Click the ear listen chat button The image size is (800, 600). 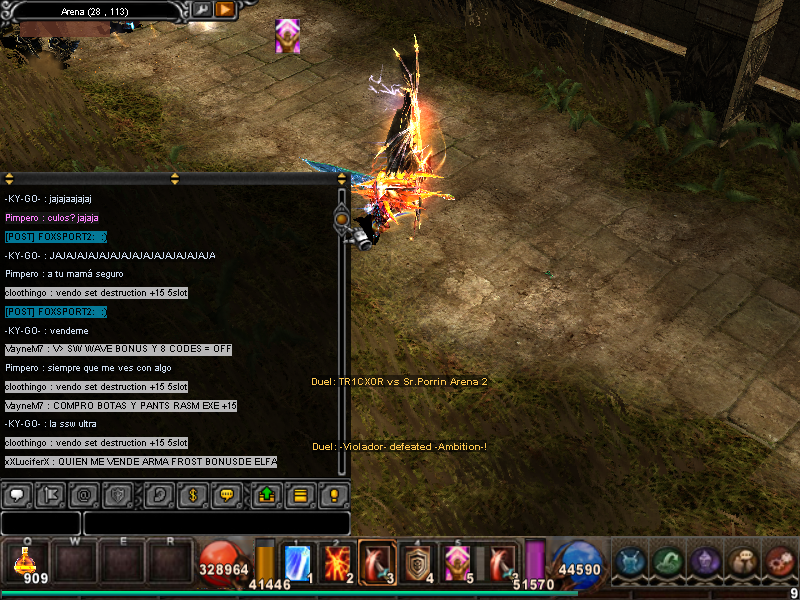[158, 494]
